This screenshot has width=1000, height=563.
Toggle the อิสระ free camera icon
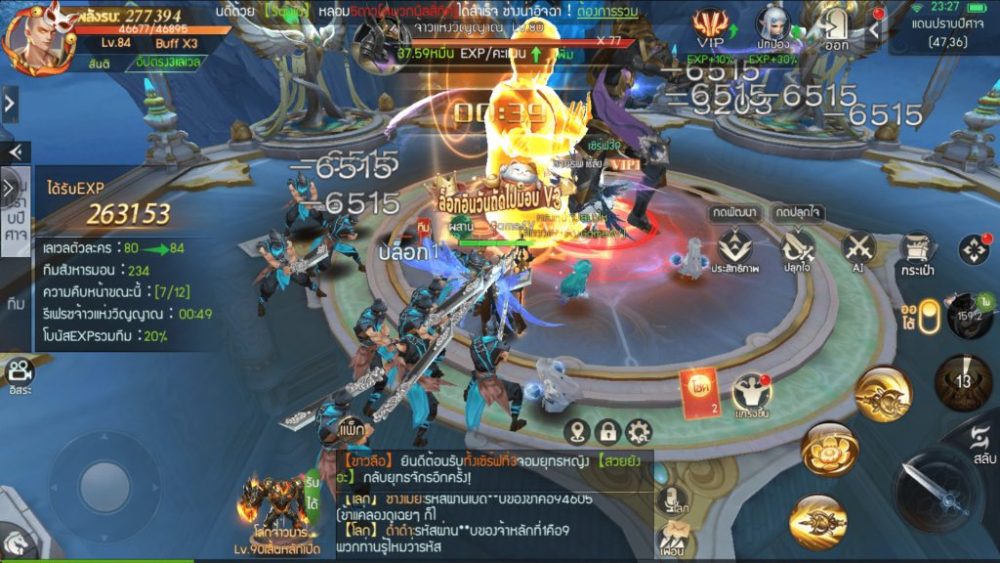pyautogui.click(x=17, y=372)
